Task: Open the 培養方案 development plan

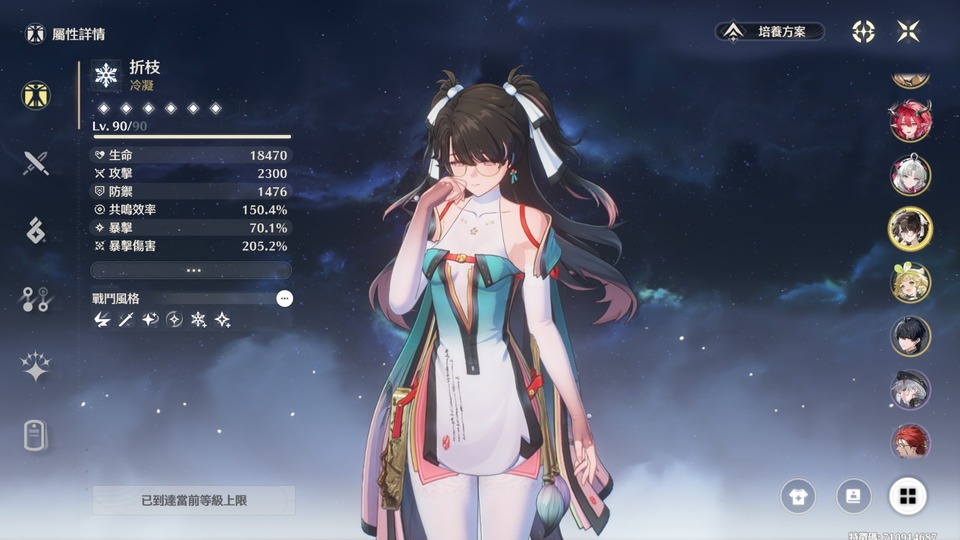Action: click(769, 32)
